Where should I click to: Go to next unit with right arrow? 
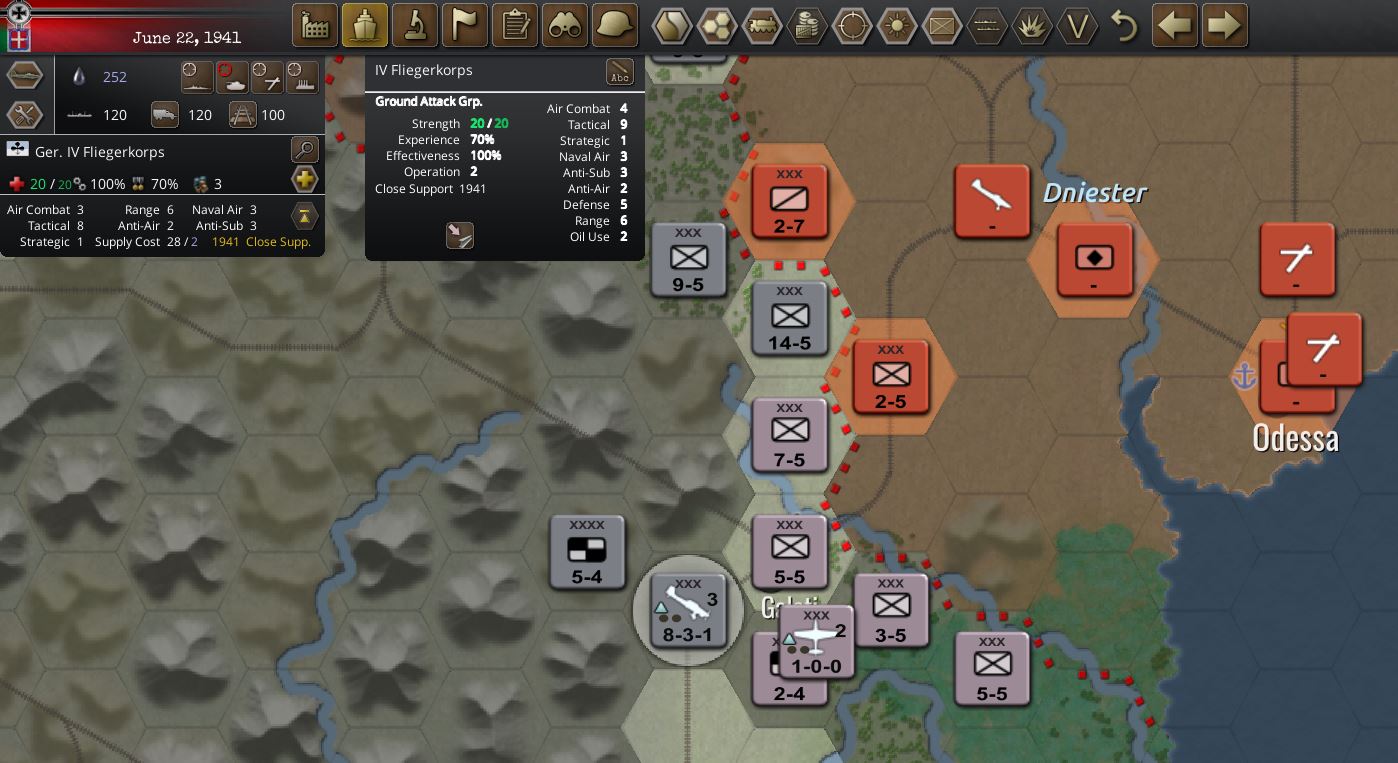pos(1225,25)
